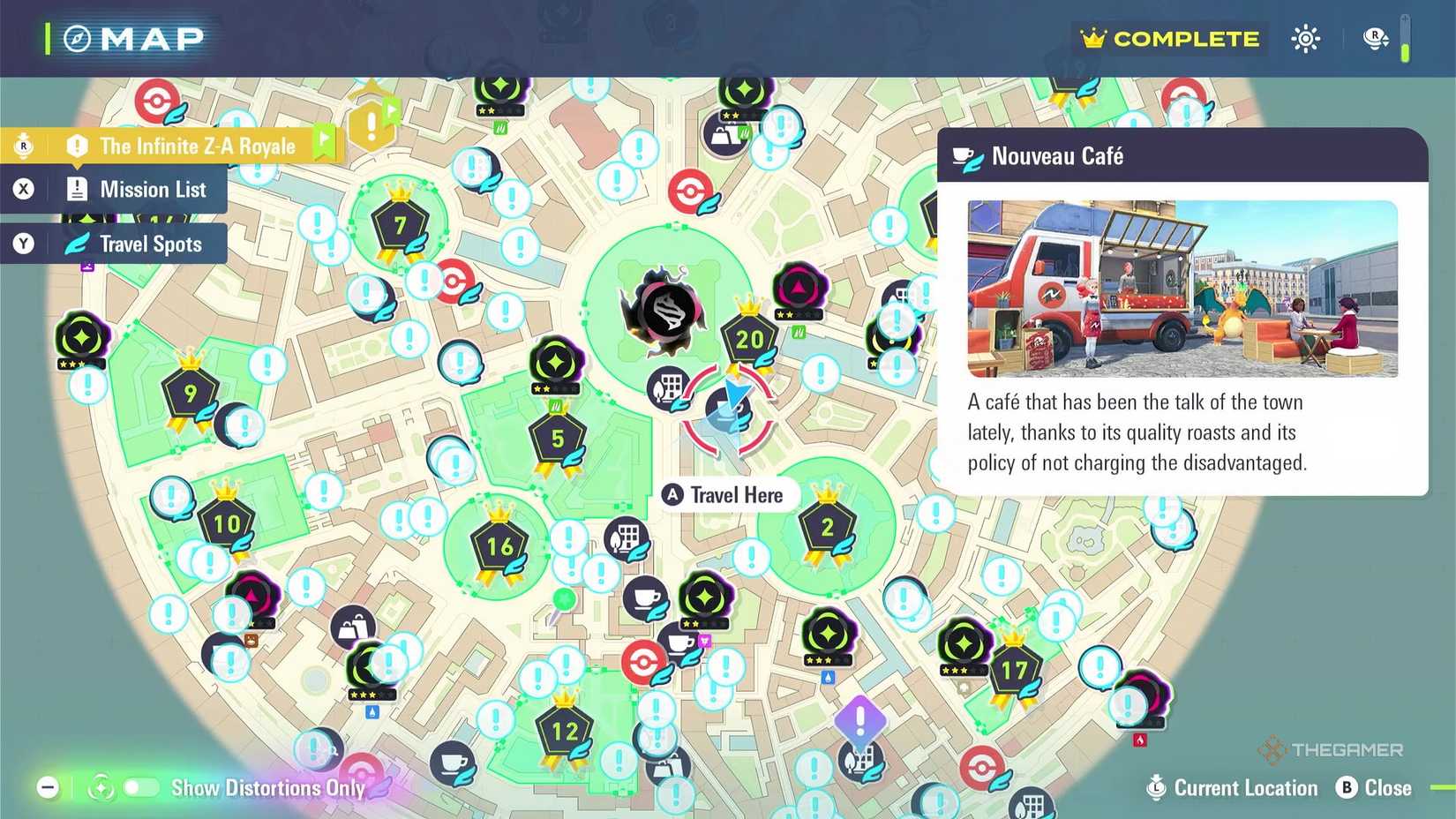Click the distortion filter icon next to the zoom button
This screenshot has height=819, width=1456.
point(101,787)
